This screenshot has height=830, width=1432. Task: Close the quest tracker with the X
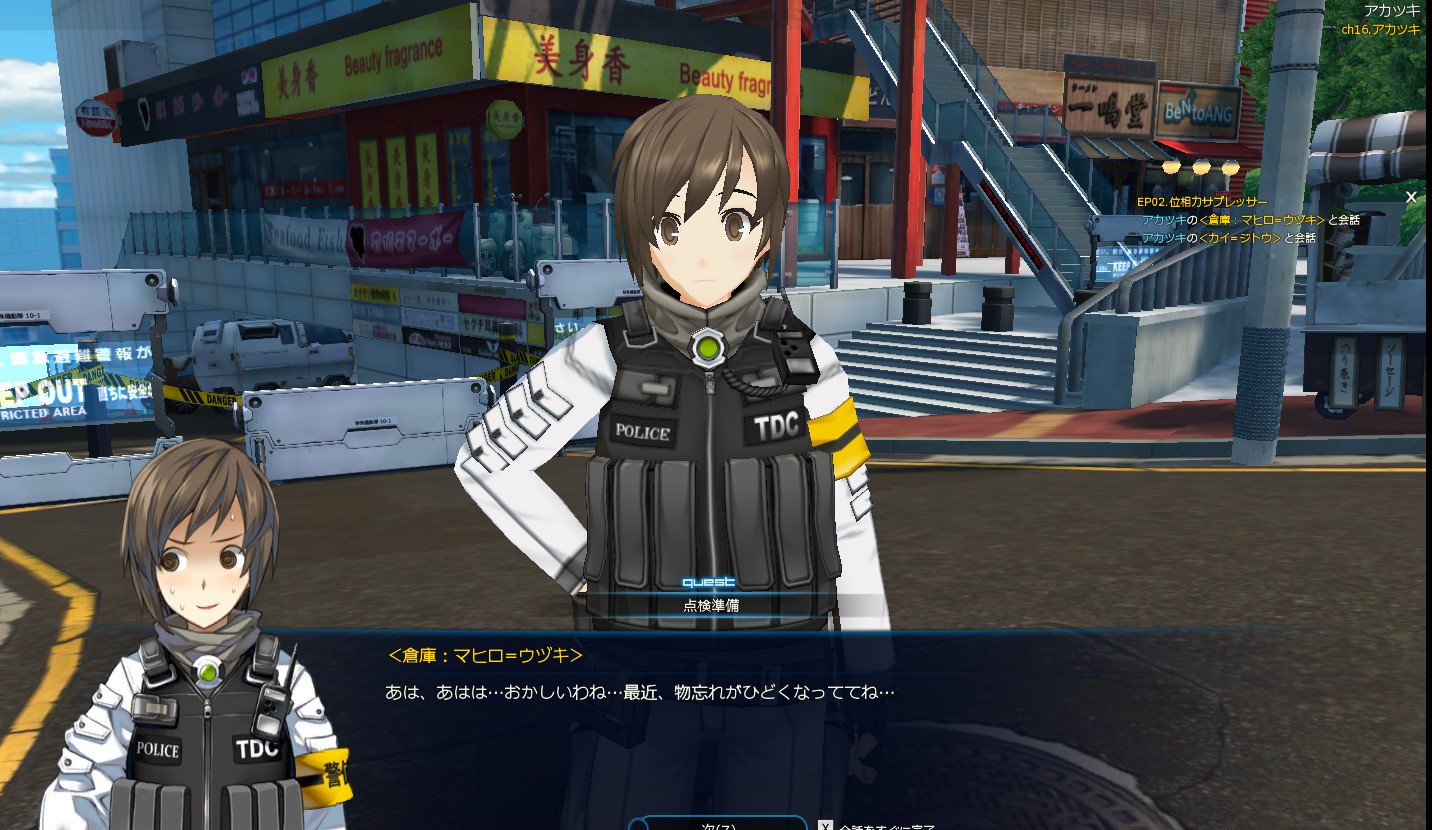coord(1411,197)
